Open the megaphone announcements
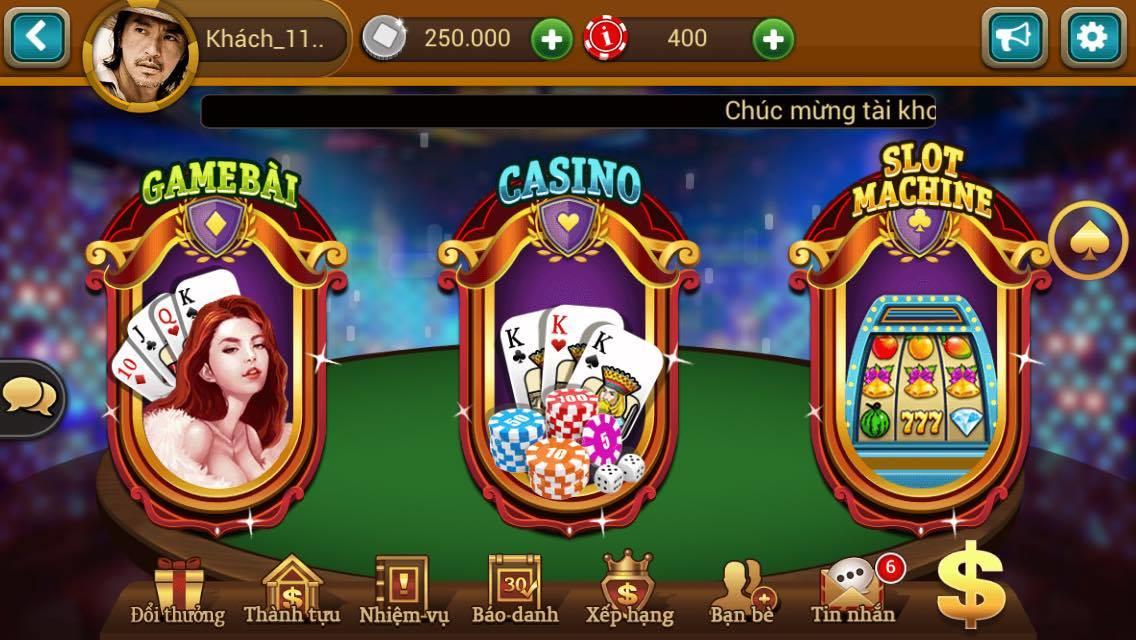1136x640 pixels. [x=1013, y=38]
